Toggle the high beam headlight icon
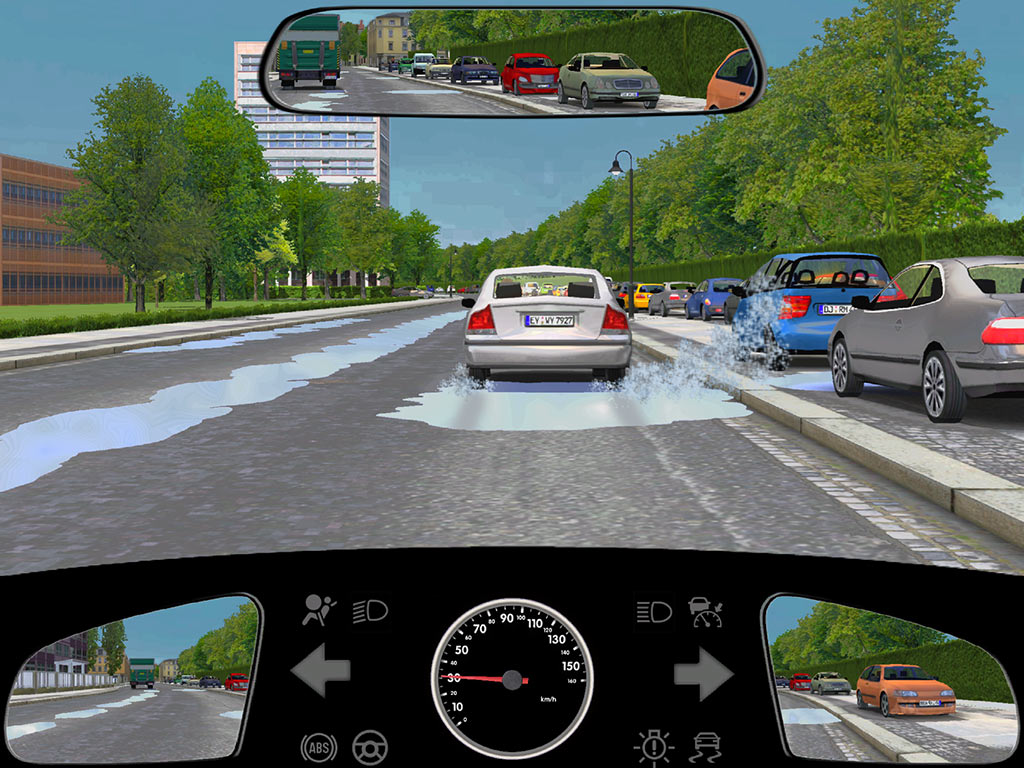 point(654,610)
